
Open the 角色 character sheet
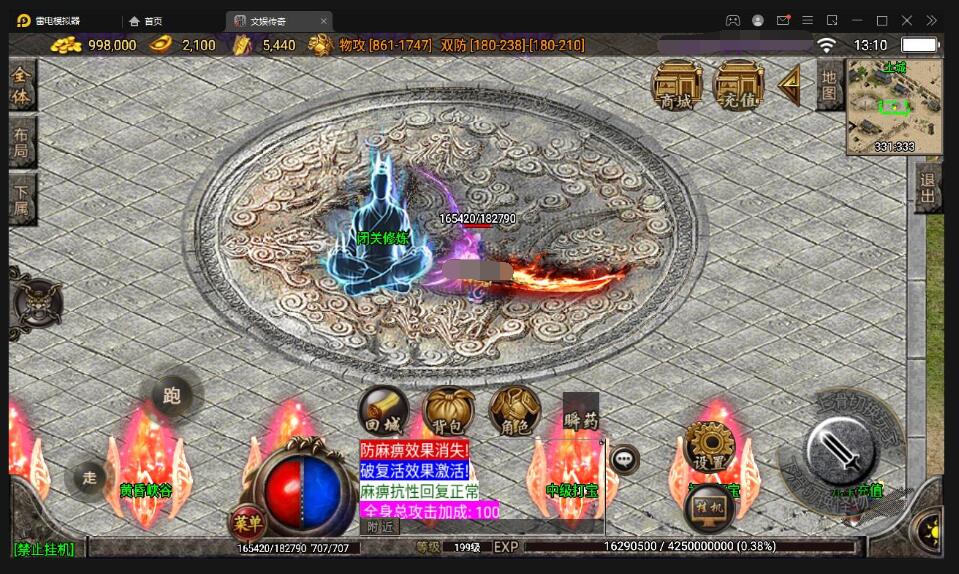514,410
